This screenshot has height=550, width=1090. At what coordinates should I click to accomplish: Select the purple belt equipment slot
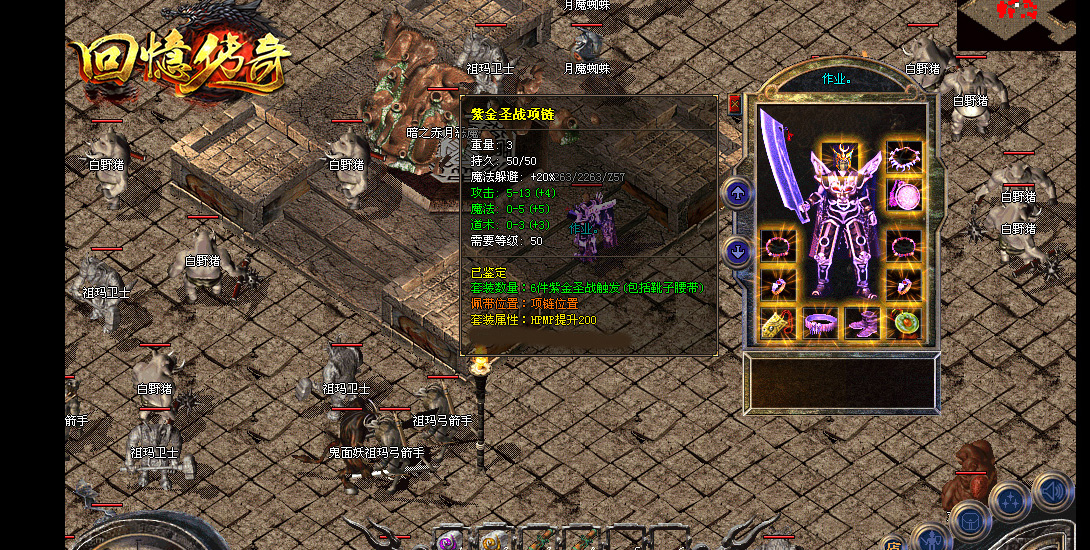[820, 323]
